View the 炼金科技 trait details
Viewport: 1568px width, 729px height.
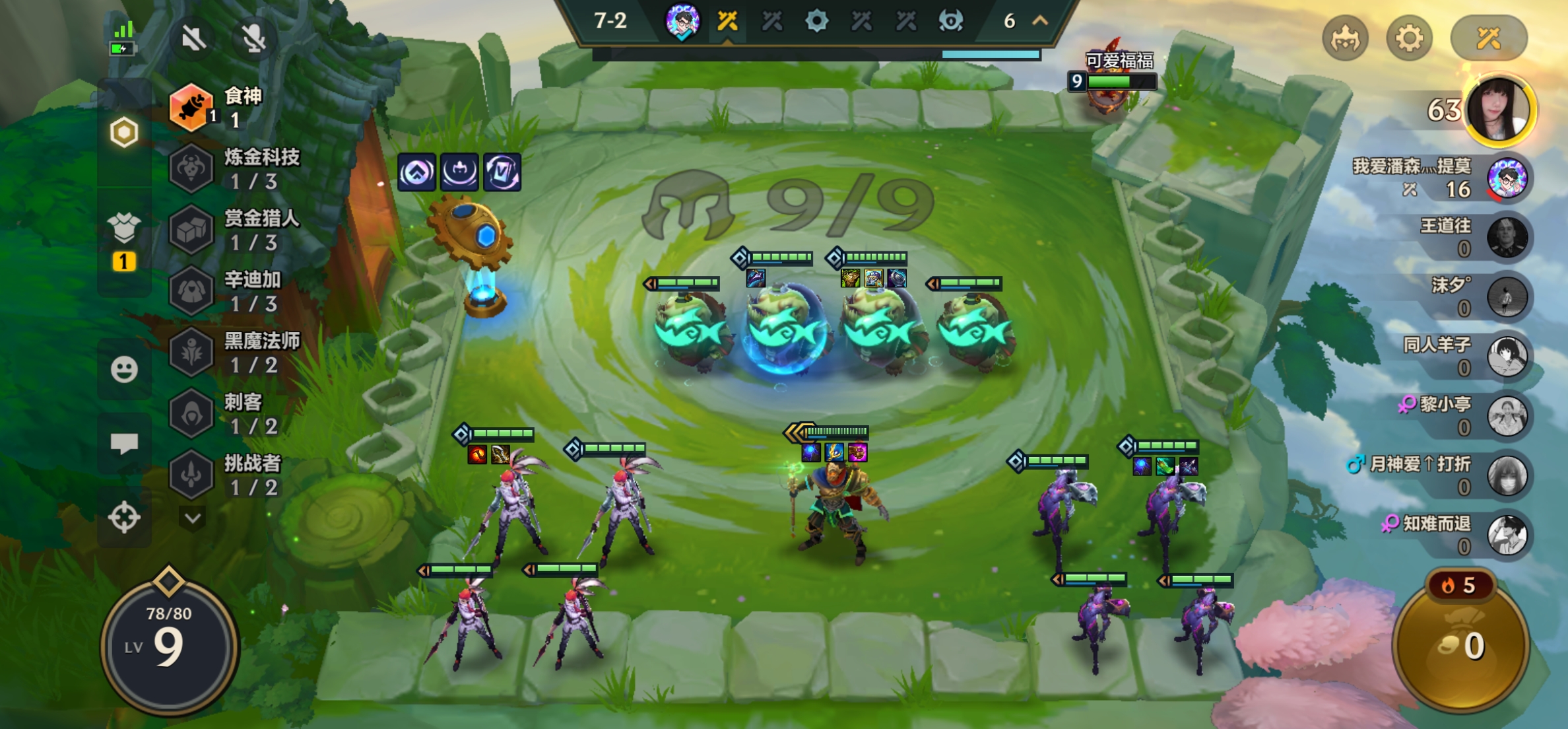238,168
